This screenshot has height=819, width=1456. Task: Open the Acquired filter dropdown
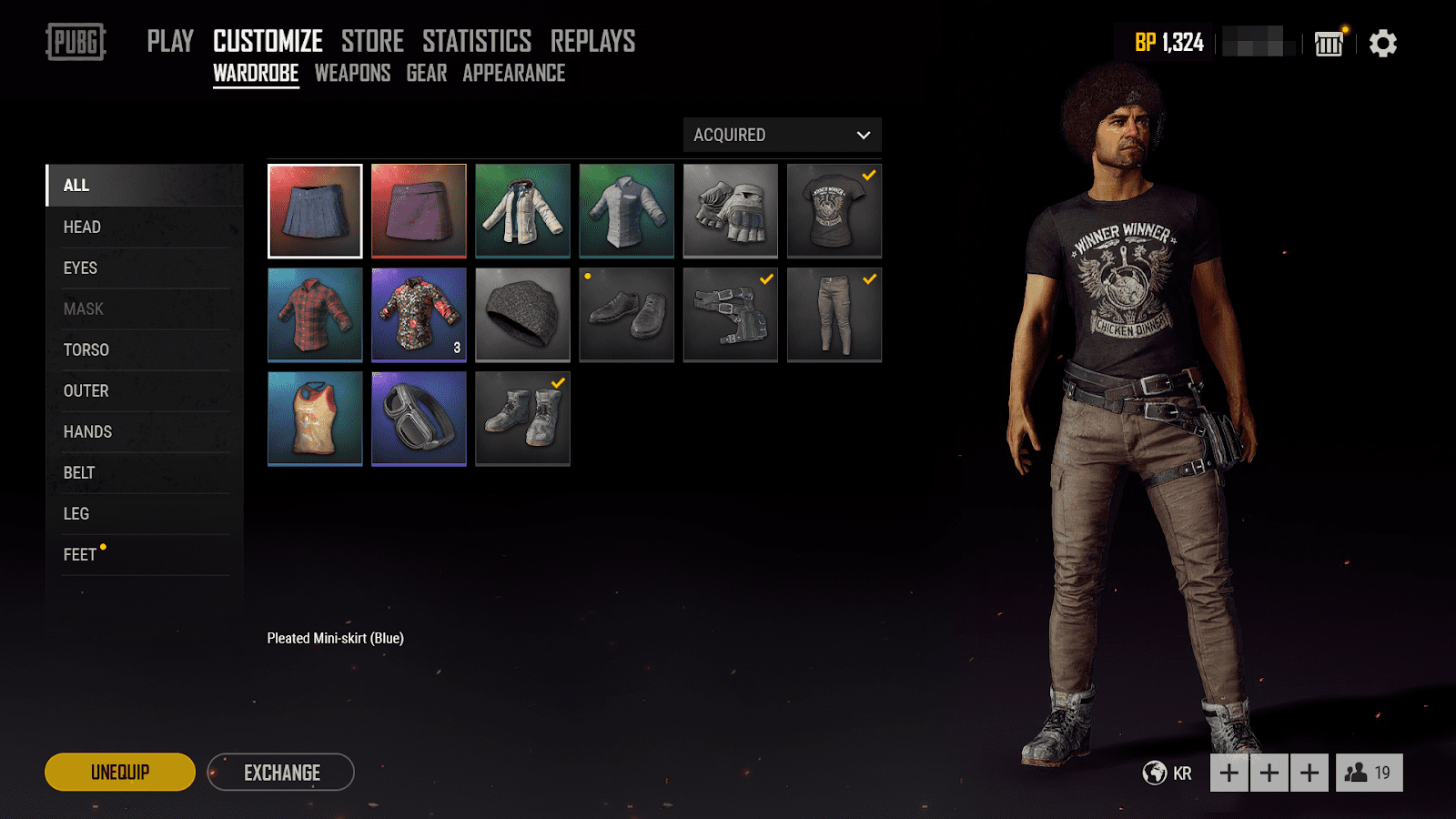coord(782,135)
